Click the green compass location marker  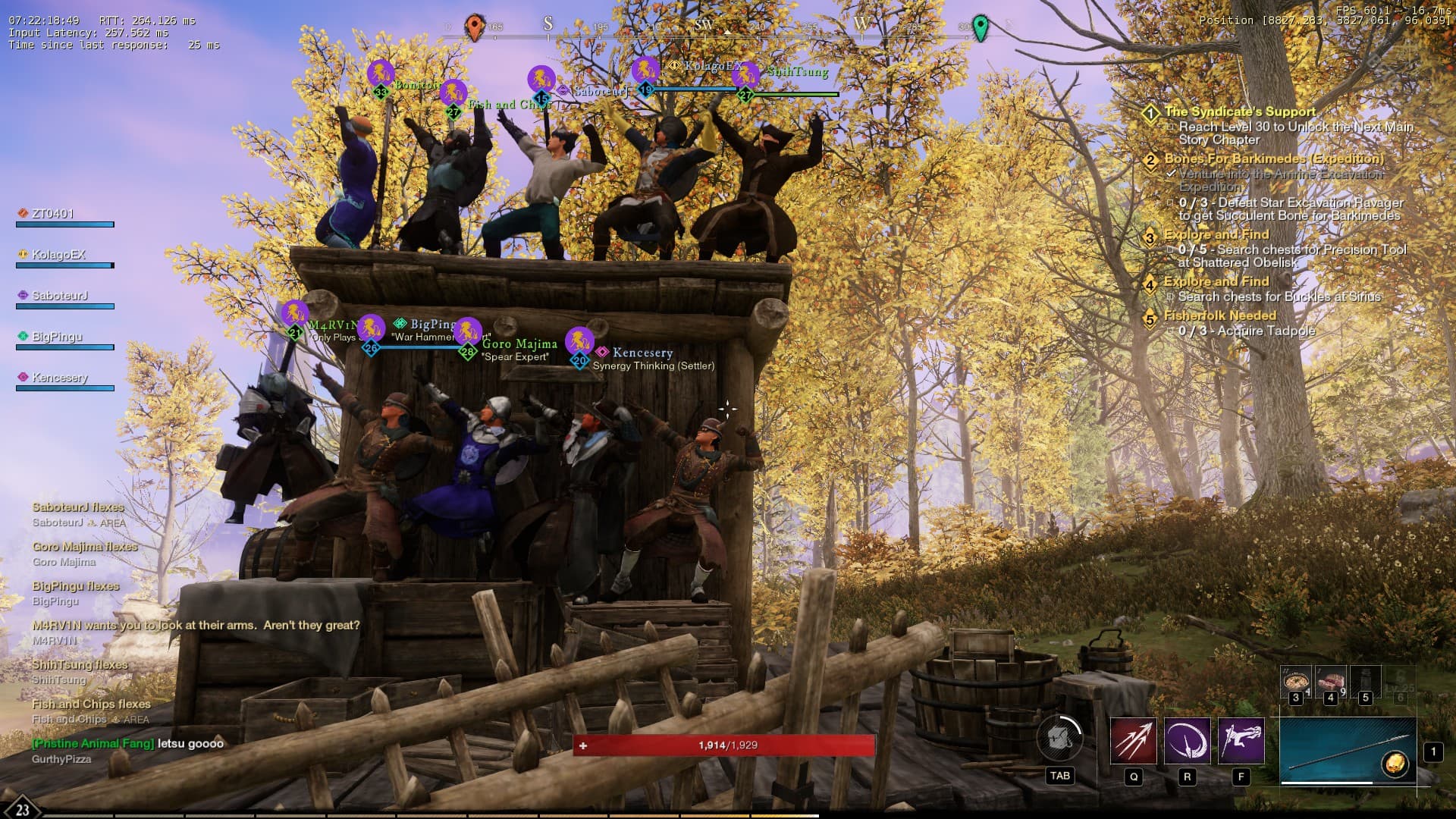pos(981,27)
